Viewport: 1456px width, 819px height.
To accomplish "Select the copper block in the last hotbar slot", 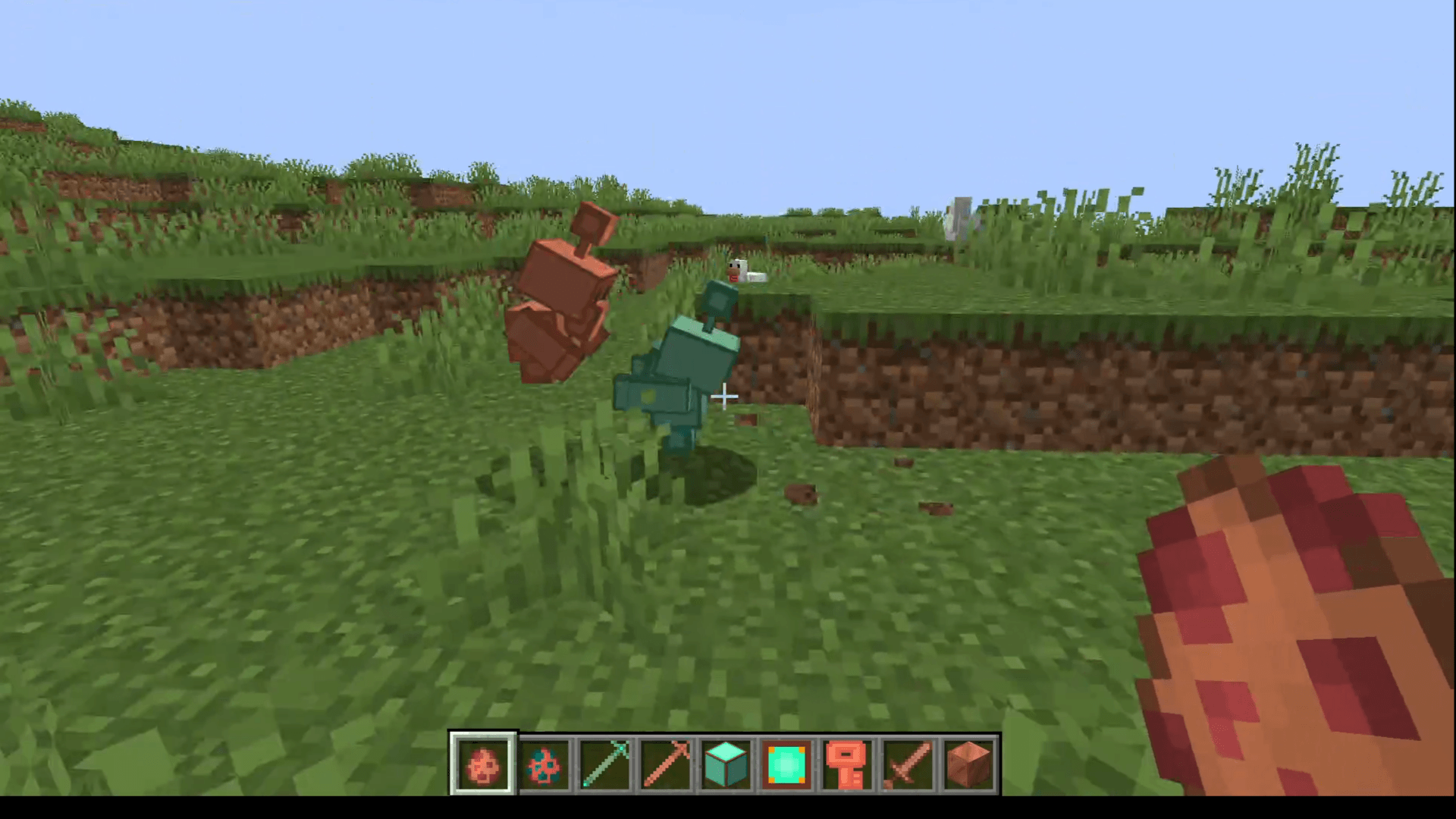I will [x=968, y=764].
